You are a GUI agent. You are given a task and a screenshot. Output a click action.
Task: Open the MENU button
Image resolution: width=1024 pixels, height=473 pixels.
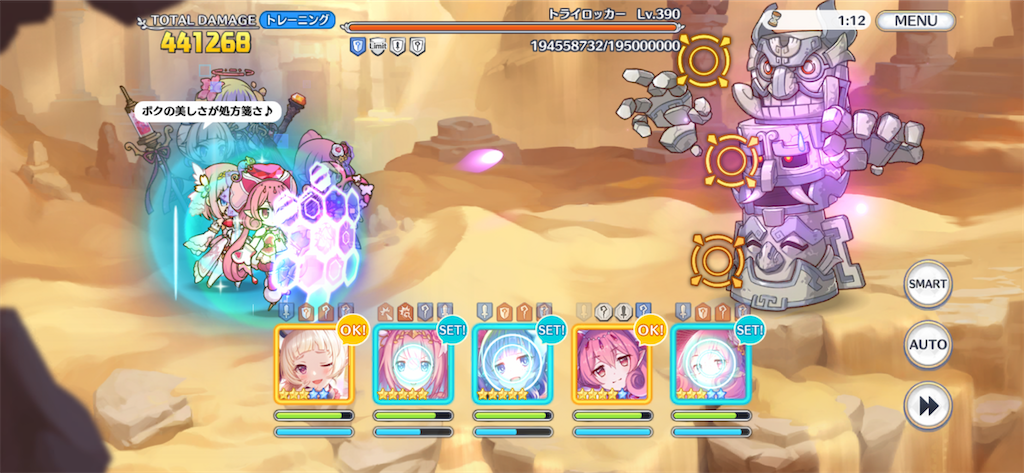coord(916,20)
